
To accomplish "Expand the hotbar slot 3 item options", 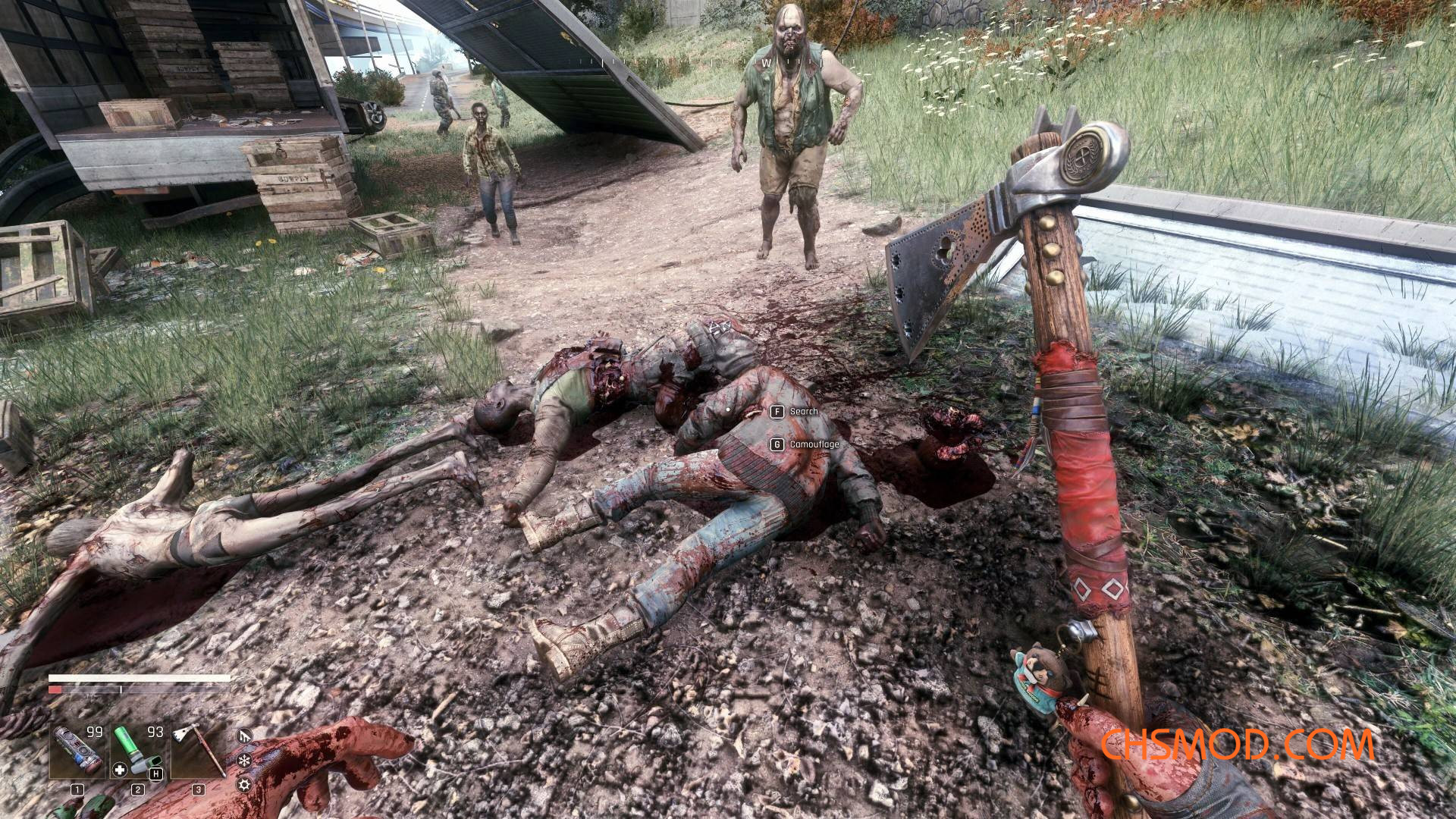I will [x=199, y=789].
